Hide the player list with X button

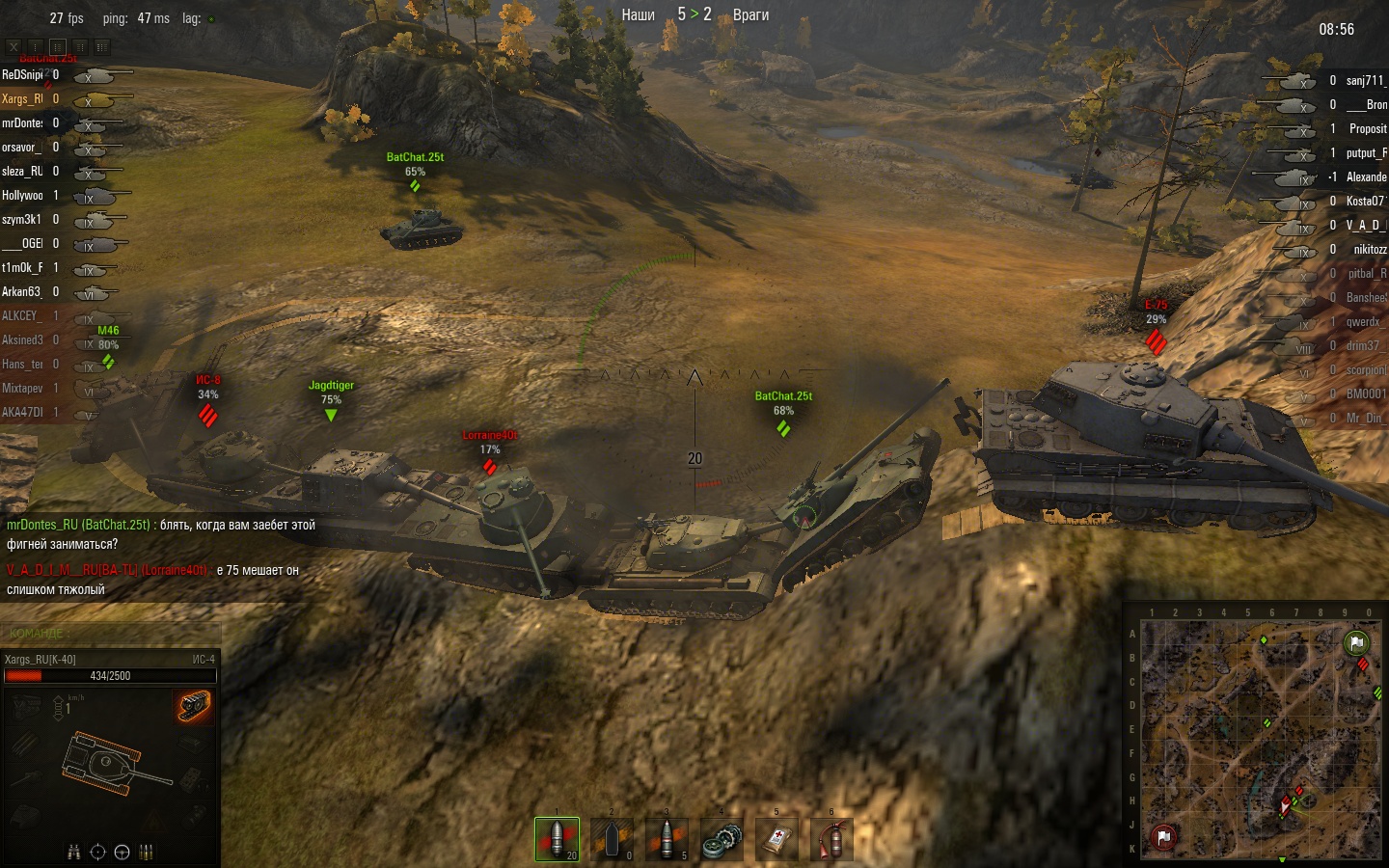14,46
